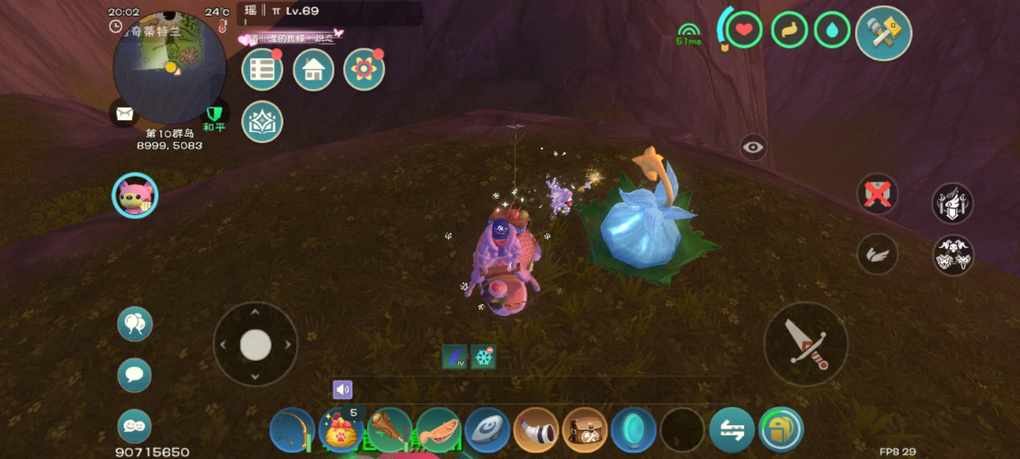The height and width of the screenshot is (459, 1020).
Task: Open the chat speech bubble
Action: pos(135,375)
